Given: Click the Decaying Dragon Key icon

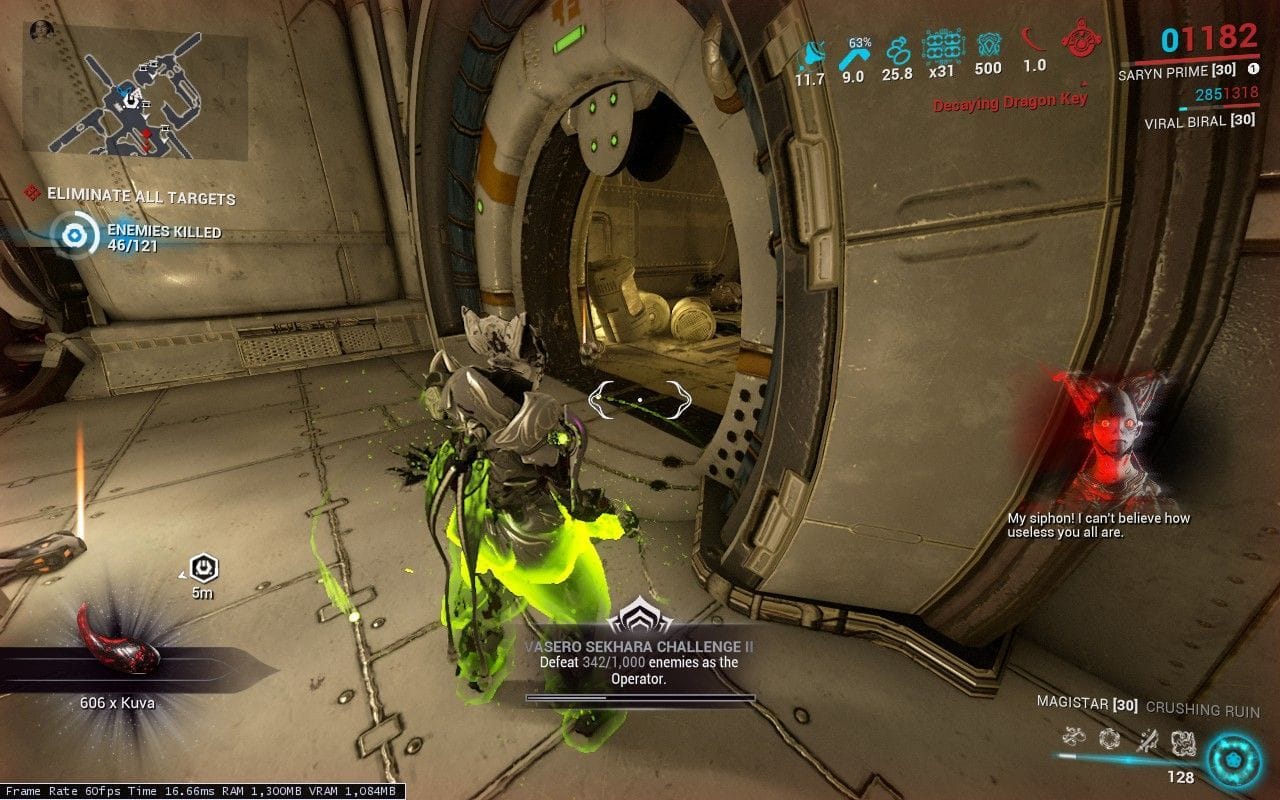Looking at the screenshot, I should click(1079, 40).
